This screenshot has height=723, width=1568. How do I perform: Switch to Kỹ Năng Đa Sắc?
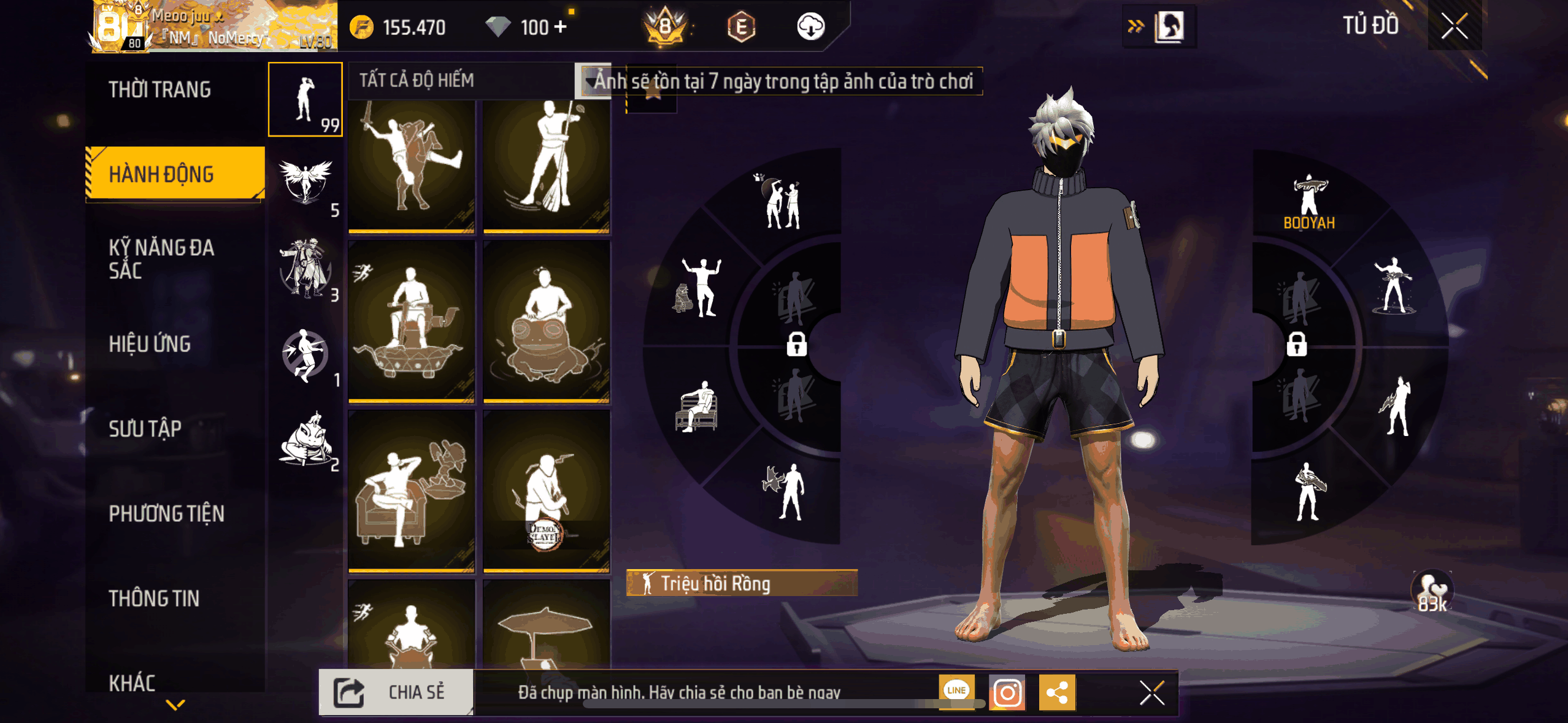tap(161, 258)
